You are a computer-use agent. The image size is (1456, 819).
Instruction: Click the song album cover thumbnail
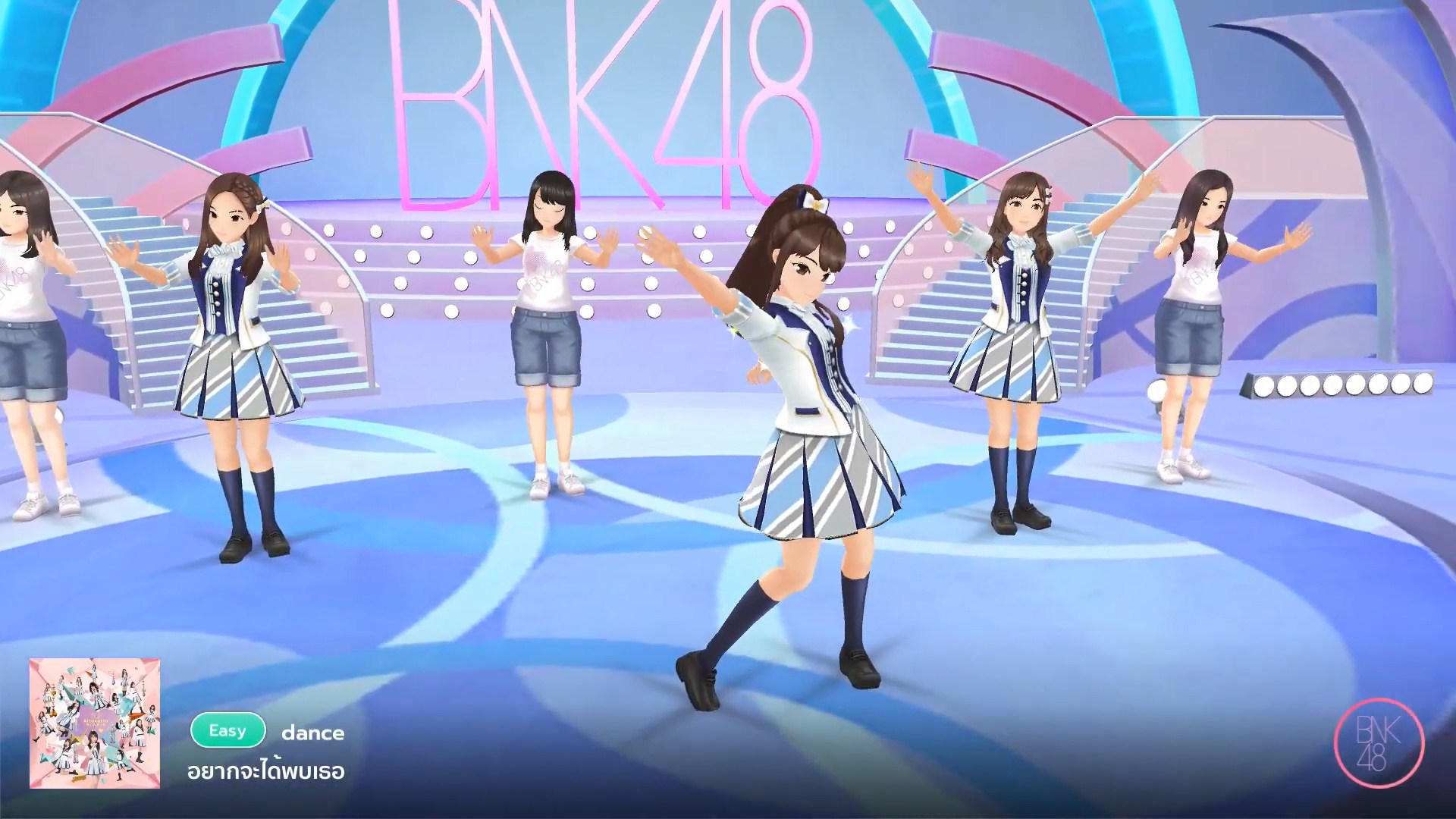click(95, 723)
